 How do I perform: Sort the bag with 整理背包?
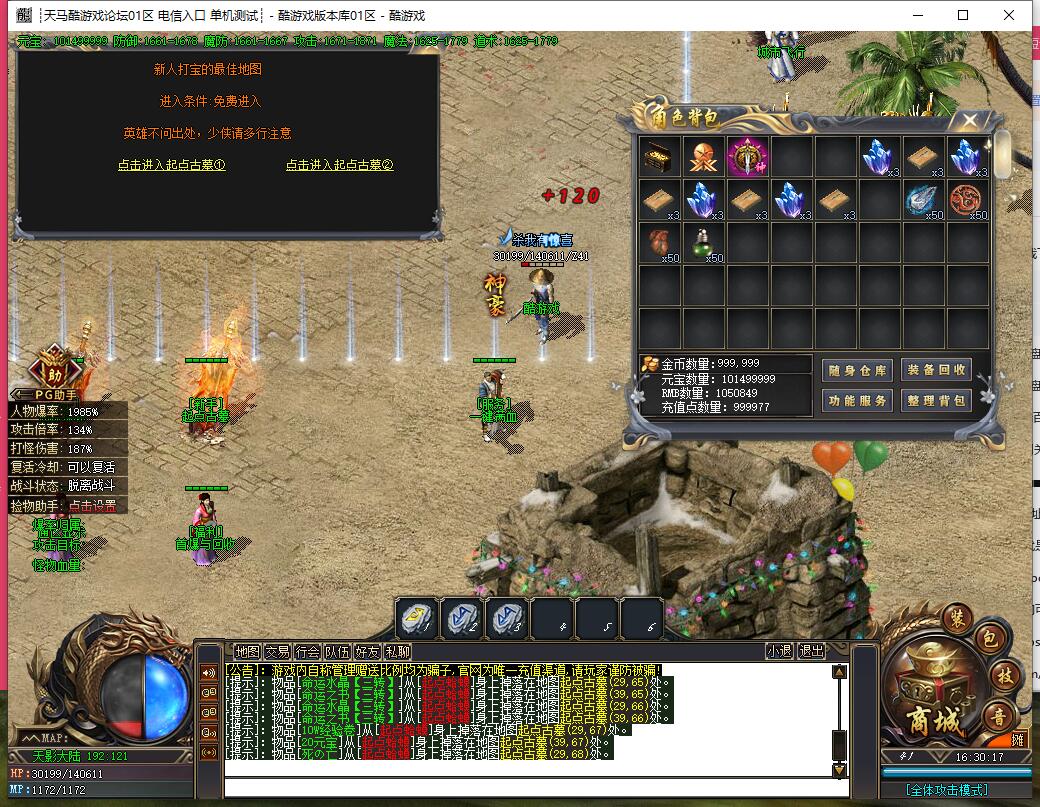[936, 400]
